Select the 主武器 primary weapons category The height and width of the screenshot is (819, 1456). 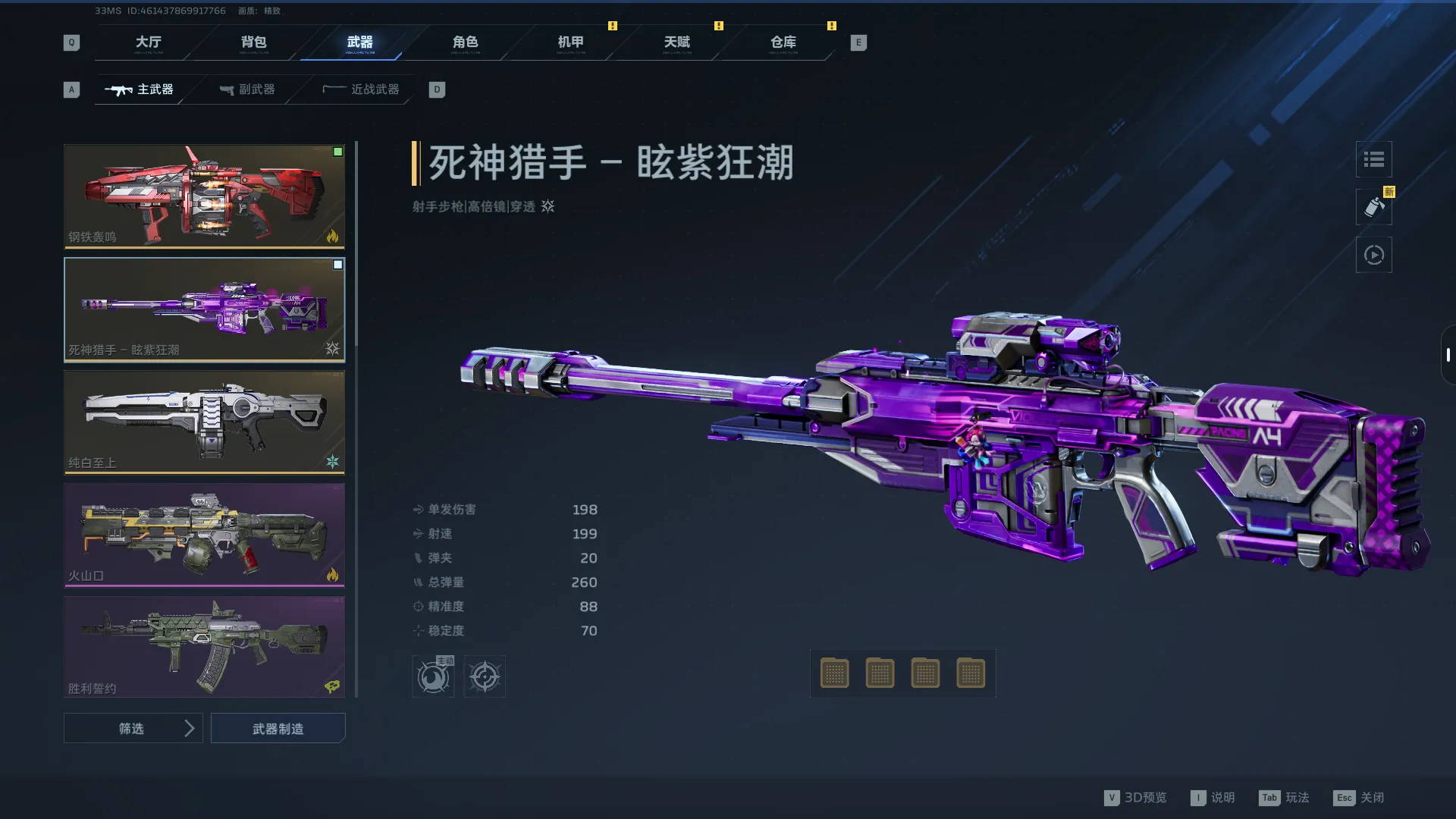(x=140, y=89)
